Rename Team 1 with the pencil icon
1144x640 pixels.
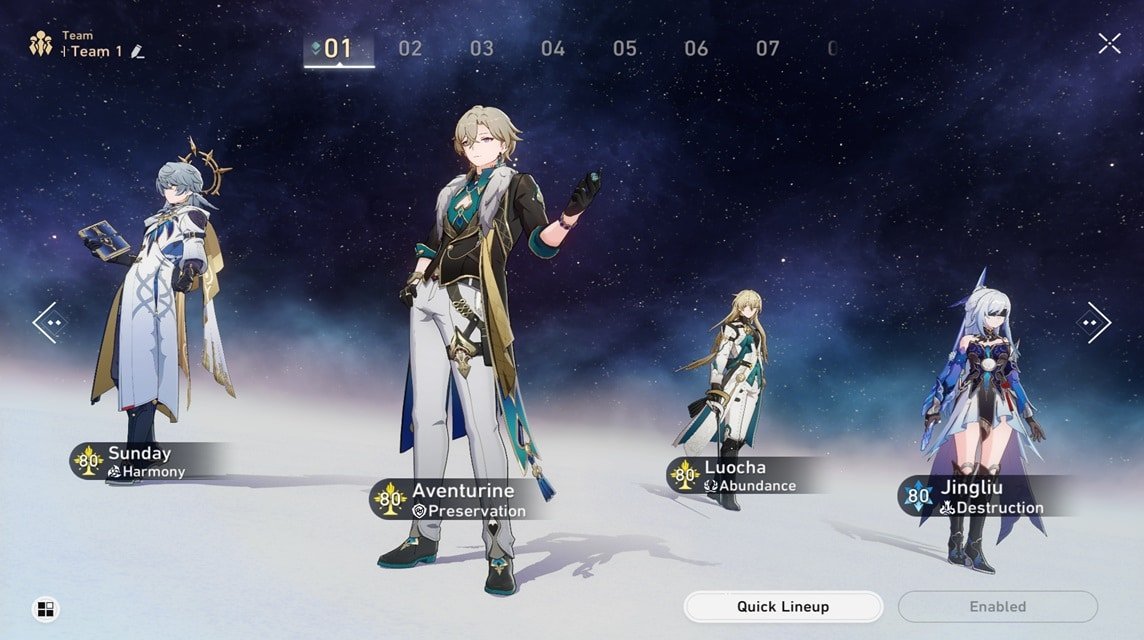(x=138, y=52)
